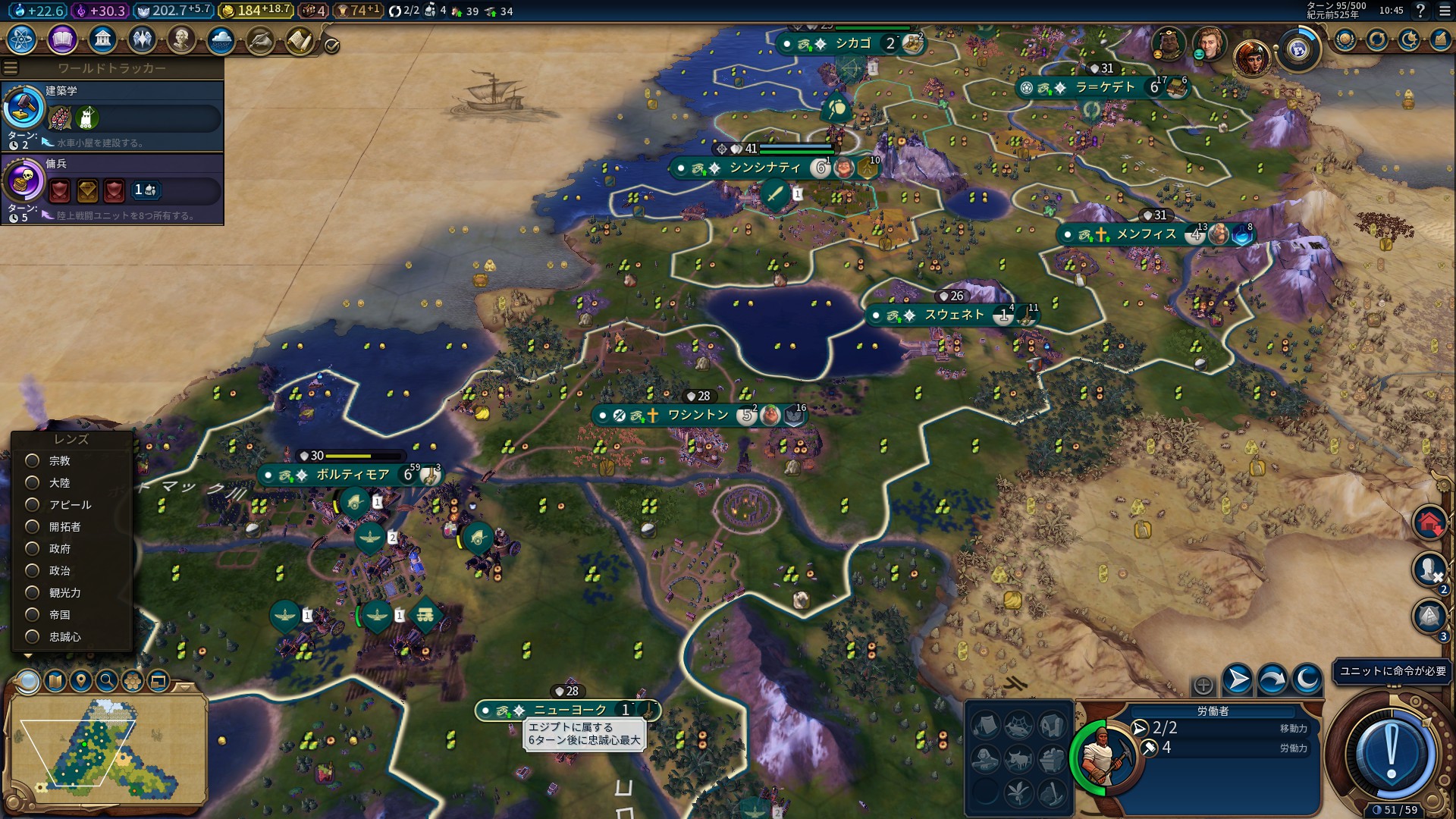Open the government building icon
Viewport: 1456px width, 819px height.
pyautogui.click(x=102, y=39)
